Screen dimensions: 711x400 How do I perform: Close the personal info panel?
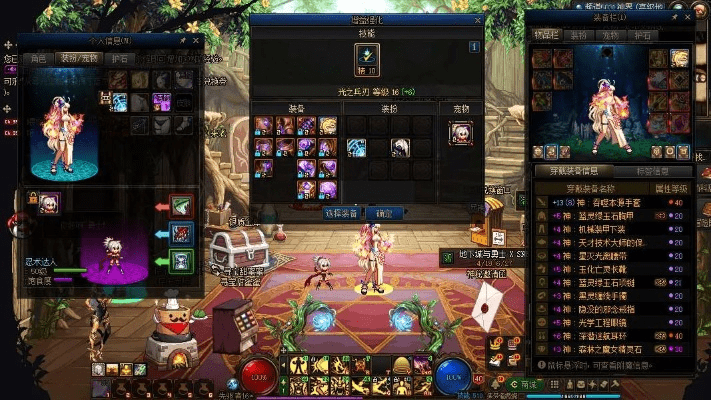tap(195, 42)
